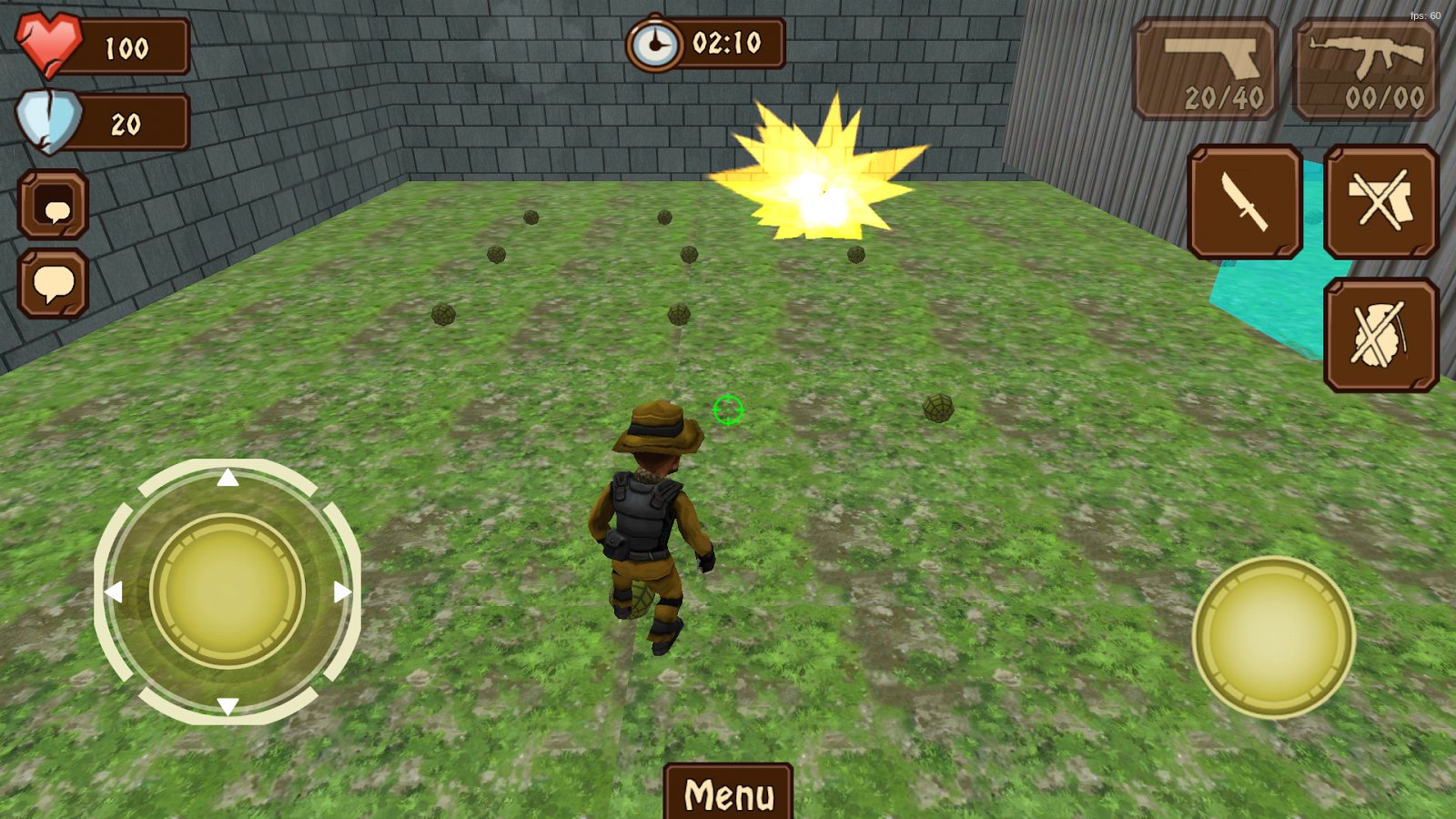1456x819 pixels.
Task: Open the large speech bubble chat
Action: (54, 284)
